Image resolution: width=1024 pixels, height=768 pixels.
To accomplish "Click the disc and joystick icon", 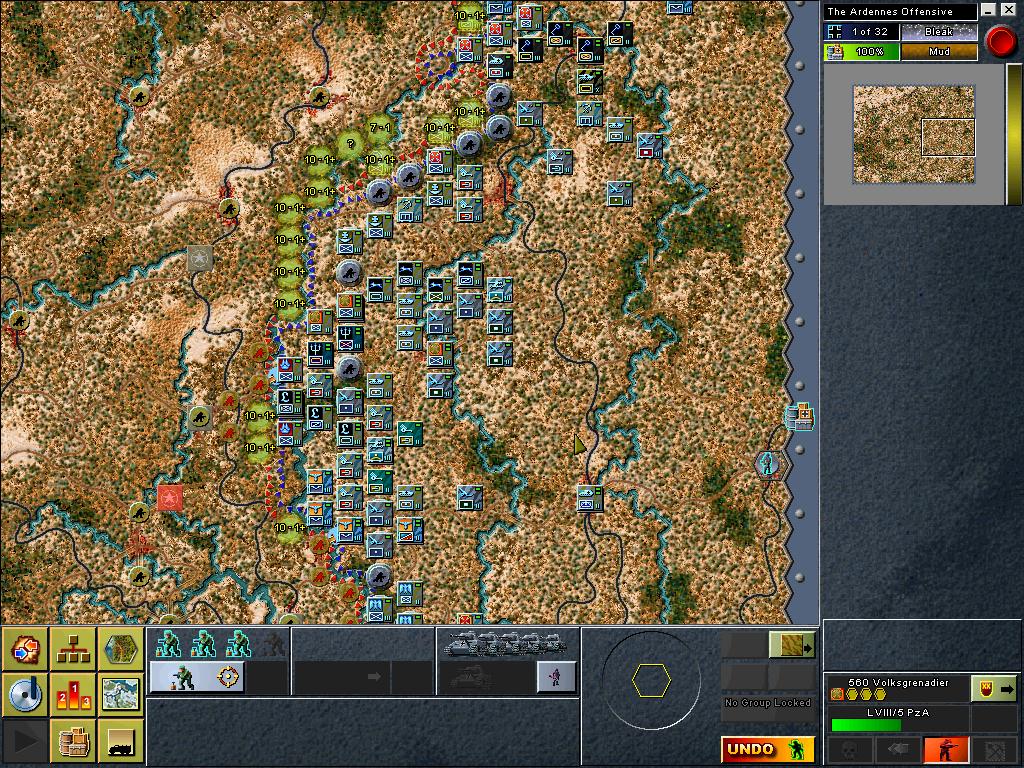I will (24, 695).
